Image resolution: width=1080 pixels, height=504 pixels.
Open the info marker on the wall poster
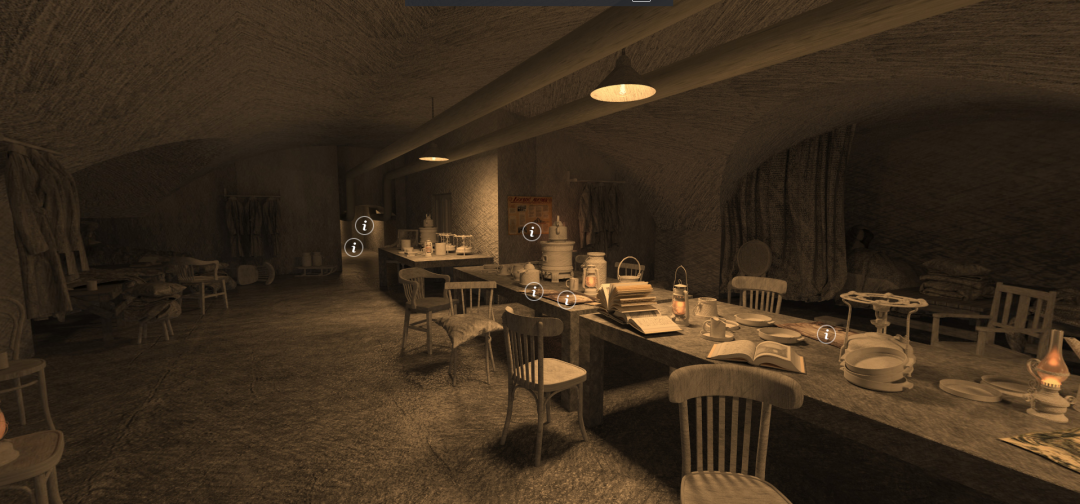coord(531,232)
